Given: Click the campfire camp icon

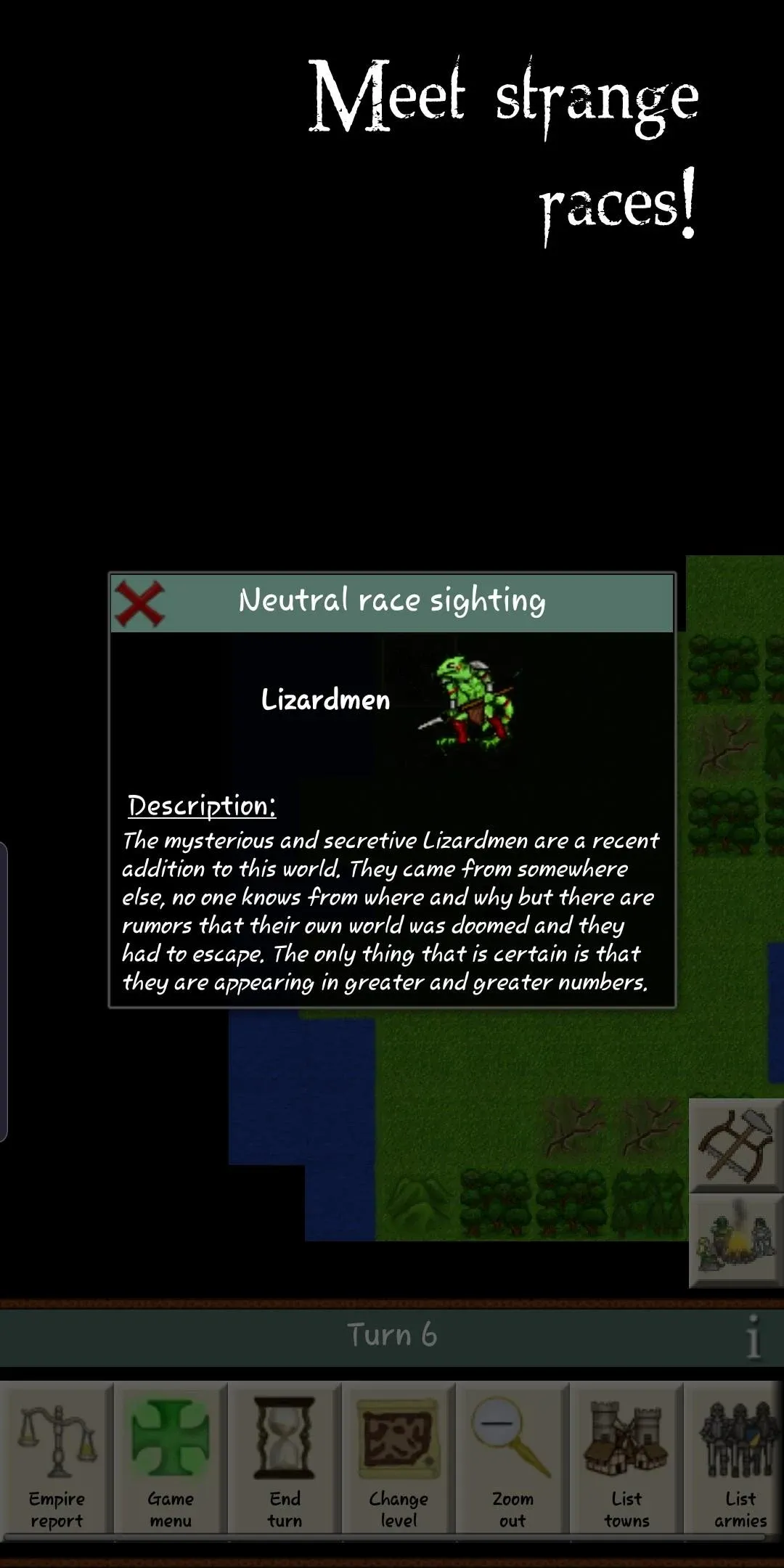Looking at the screenshot, I should tap(735, 1241).
